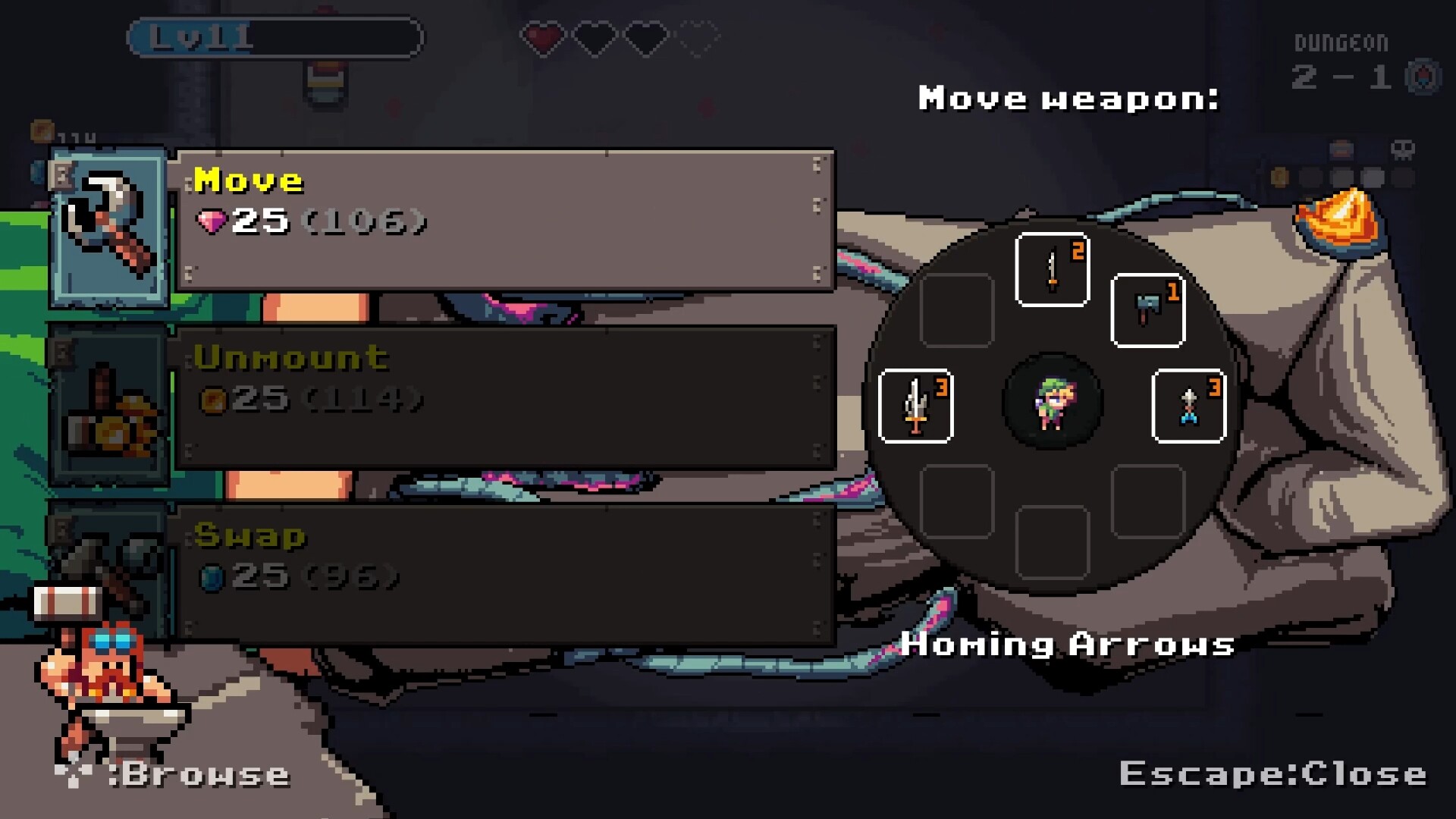Click the skull icon near the dungeon counter
Screen dimensions: 1456x819
click(x=1403, y=152)
